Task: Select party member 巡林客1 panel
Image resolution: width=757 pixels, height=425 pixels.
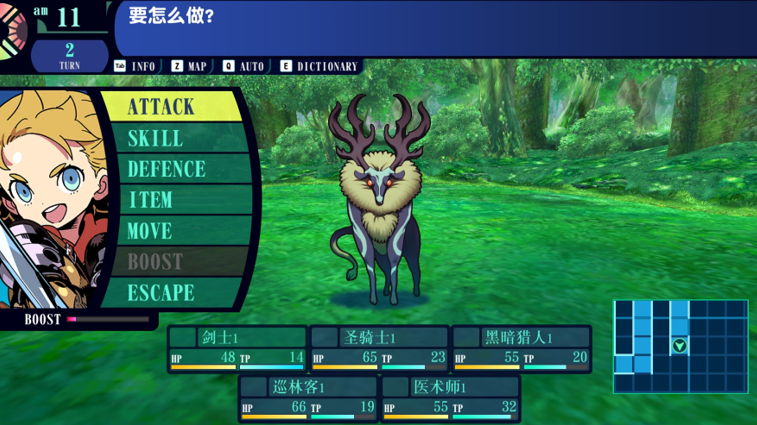Action: point(308,398)
